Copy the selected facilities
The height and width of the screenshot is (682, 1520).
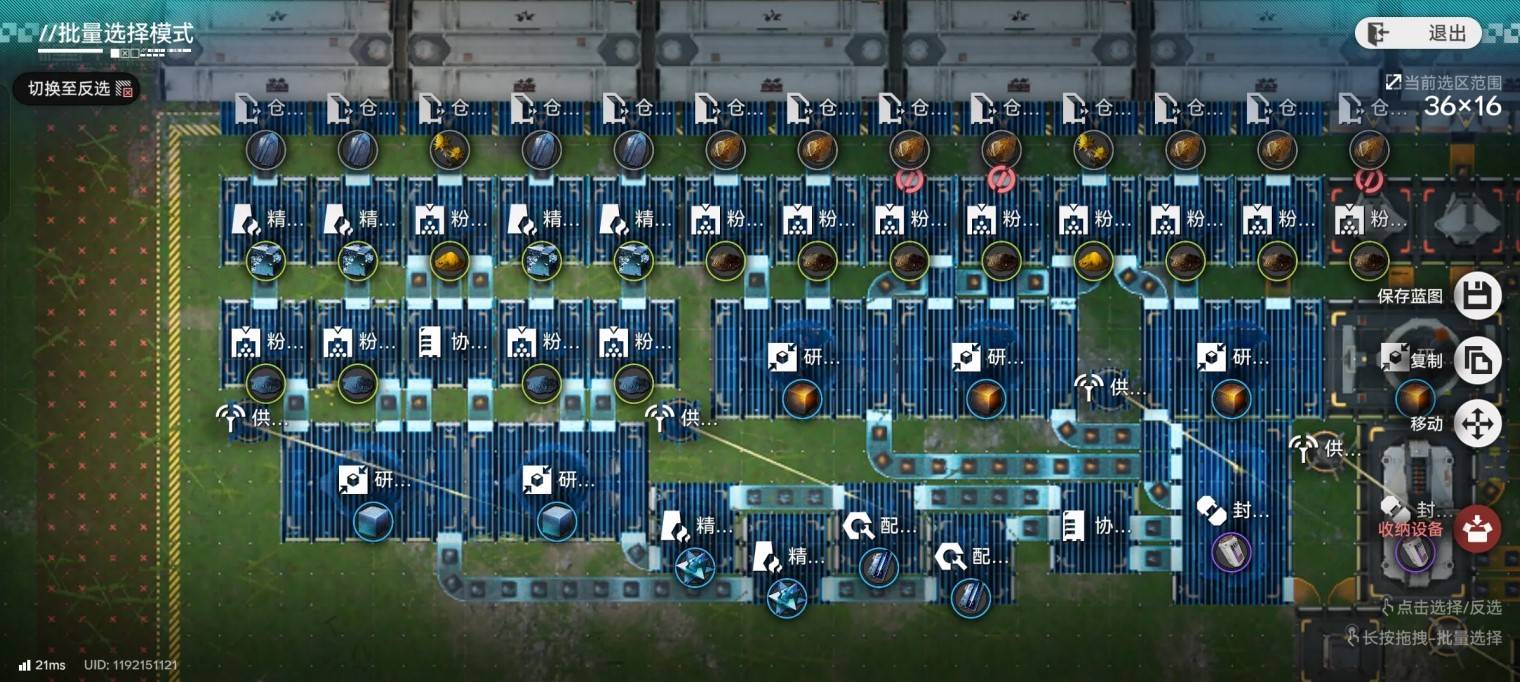point(1477,360)
